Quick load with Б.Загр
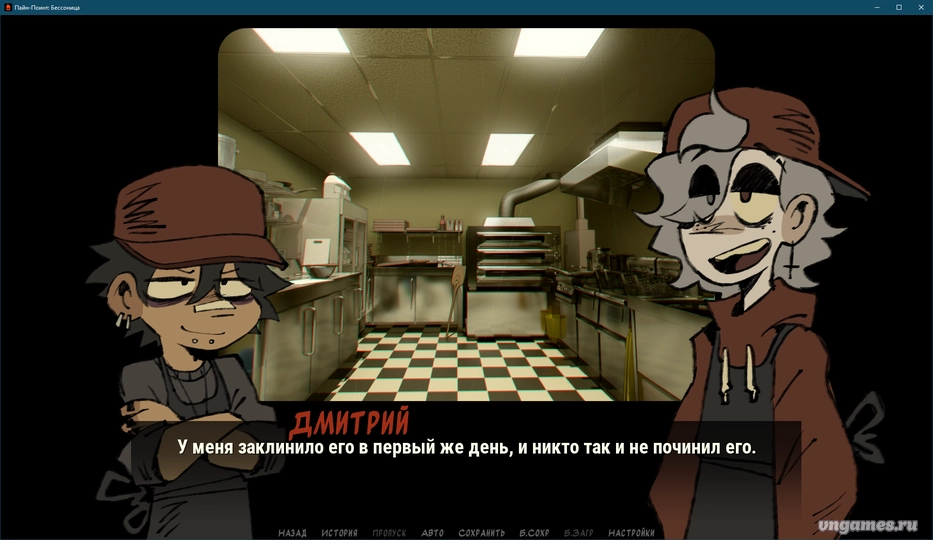 point(579,533)
